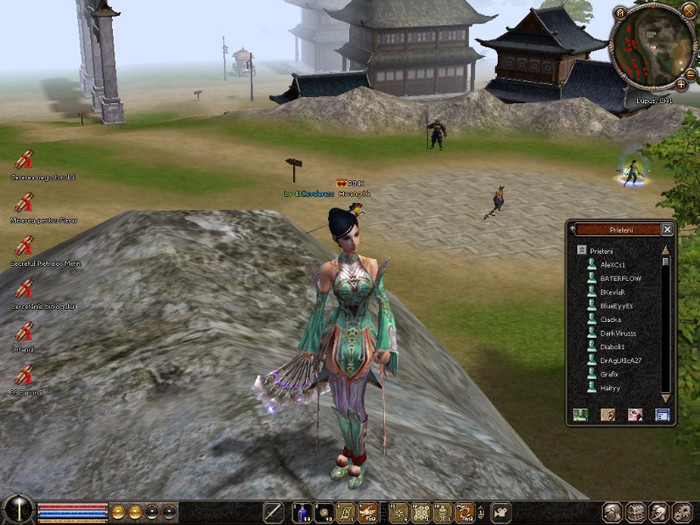Zoom in the minimap with plus button

click(682, 84)
